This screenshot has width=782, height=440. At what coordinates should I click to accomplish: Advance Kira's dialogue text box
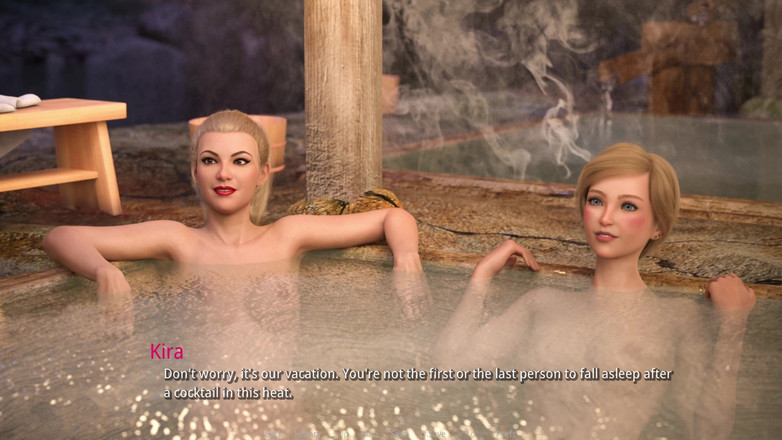pyautogui.click(x=418, y=383)
